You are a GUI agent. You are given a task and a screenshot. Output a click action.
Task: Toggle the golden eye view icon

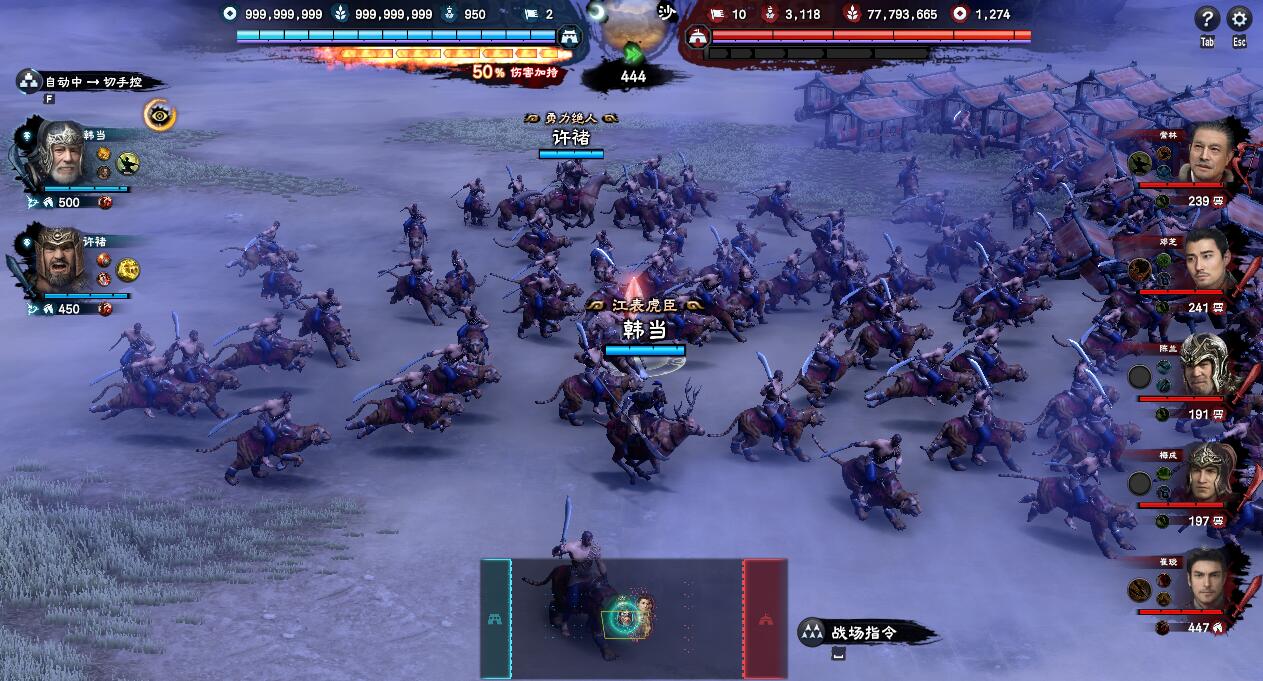(x=159, y=115)
